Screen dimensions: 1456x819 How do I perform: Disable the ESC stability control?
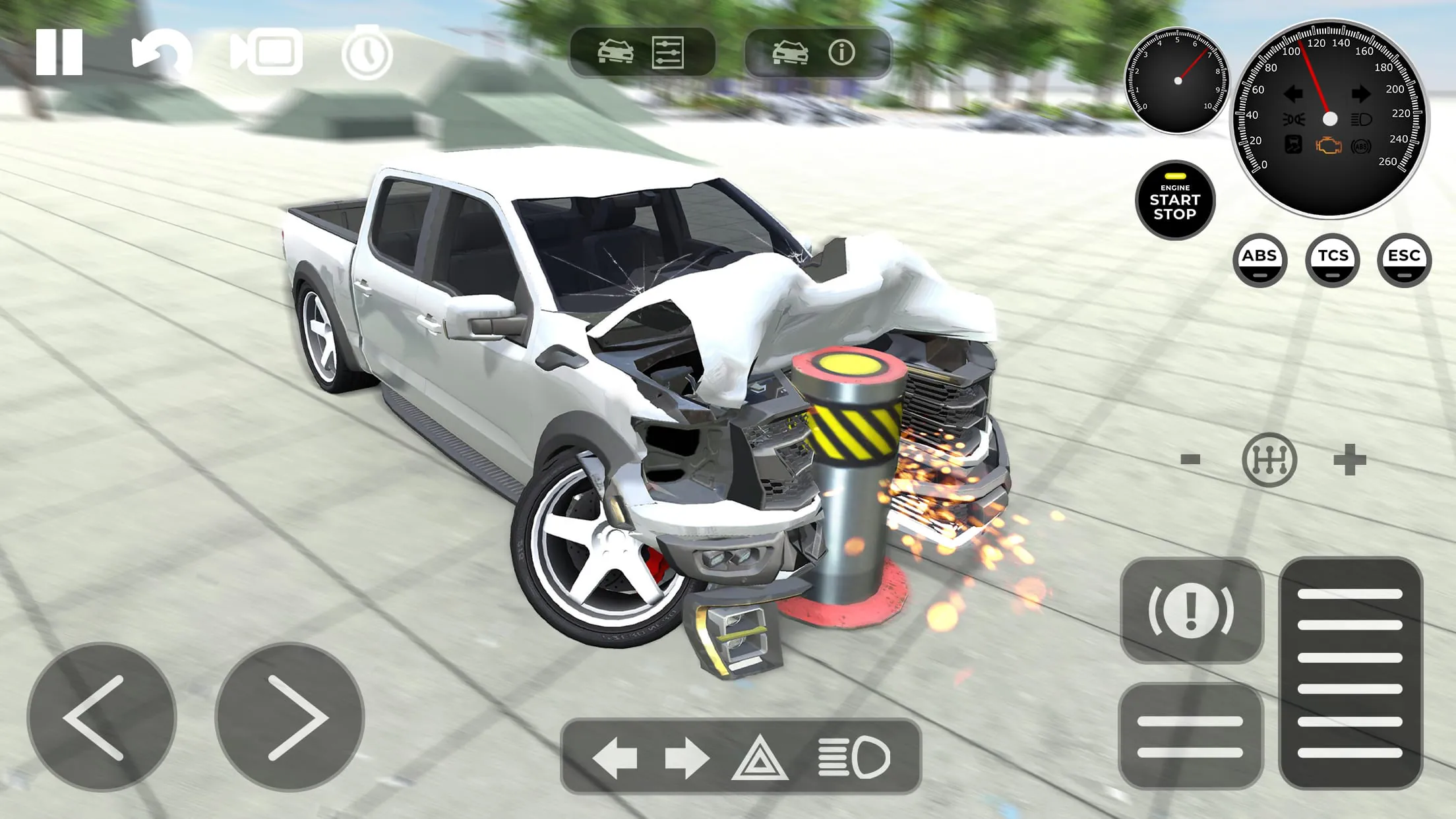[1405, 260]
